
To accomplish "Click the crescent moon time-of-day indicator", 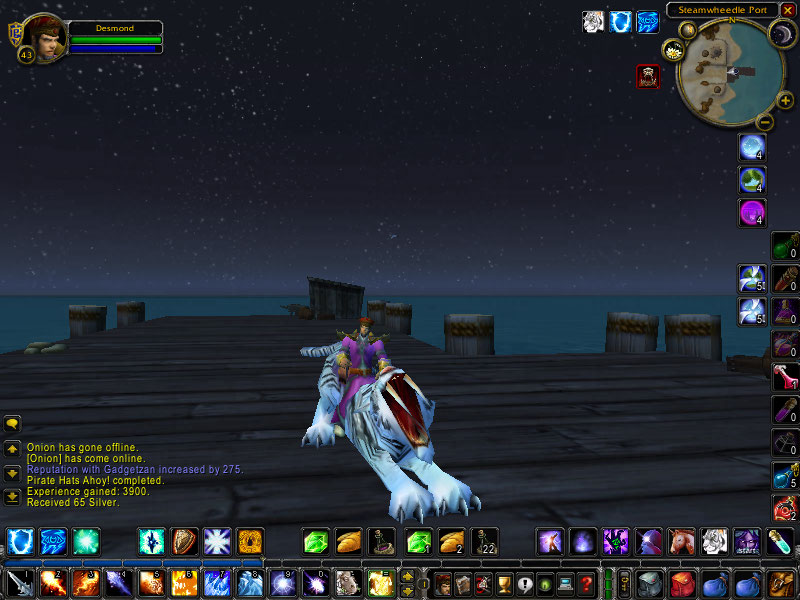I will pos(780,36).
